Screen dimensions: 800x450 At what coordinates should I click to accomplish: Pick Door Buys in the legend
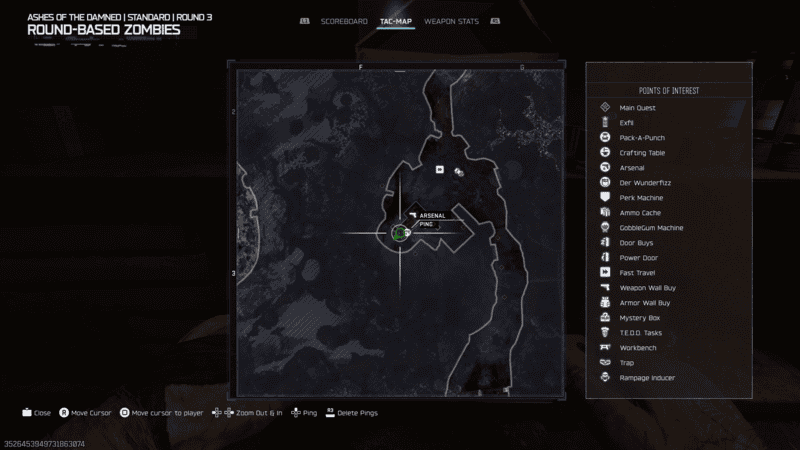(x=637, y=243)
